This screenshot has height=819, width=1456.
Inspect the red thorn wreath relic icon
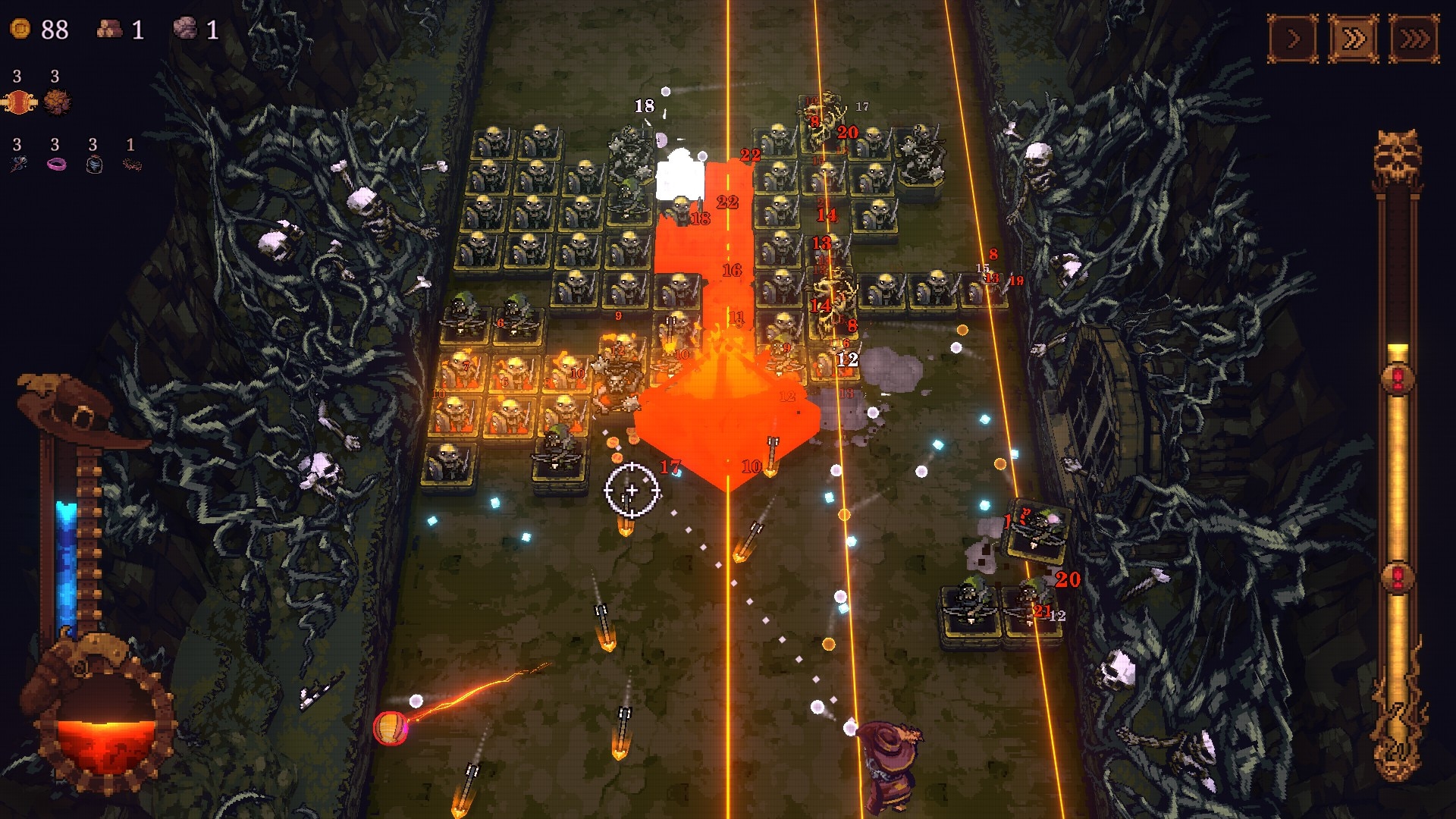click(x=132, y=164)
